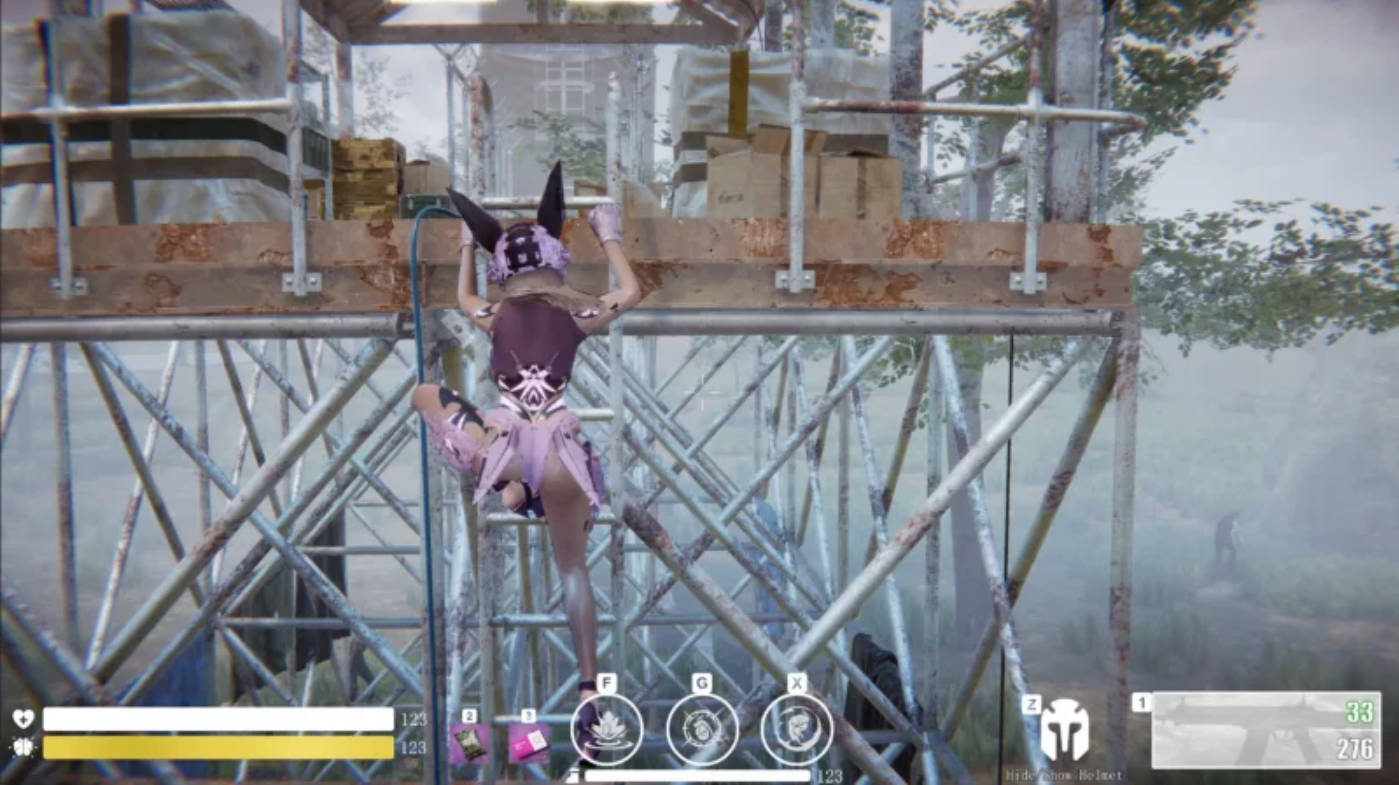
Task: Toggle the Hide/Show Helmet icon
Action: (1064, 731)
